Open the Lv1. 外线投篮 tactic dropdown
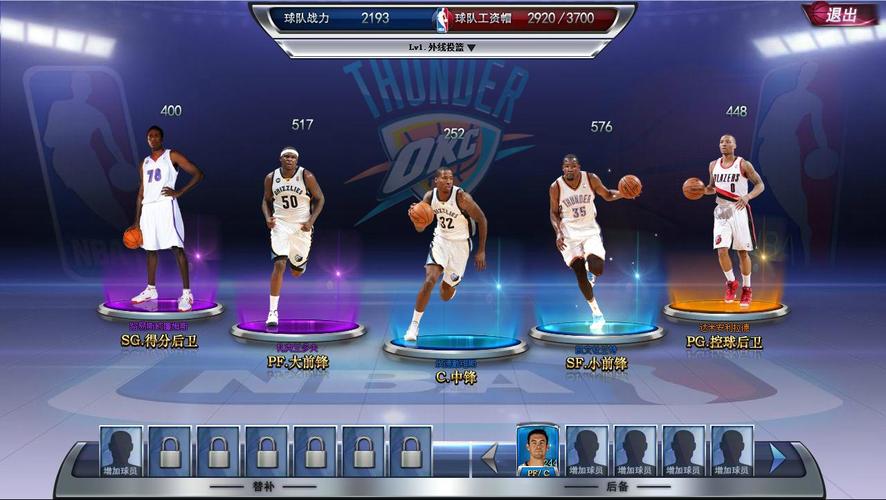This screenshot has width=886, height=500. tap(442, 47)
